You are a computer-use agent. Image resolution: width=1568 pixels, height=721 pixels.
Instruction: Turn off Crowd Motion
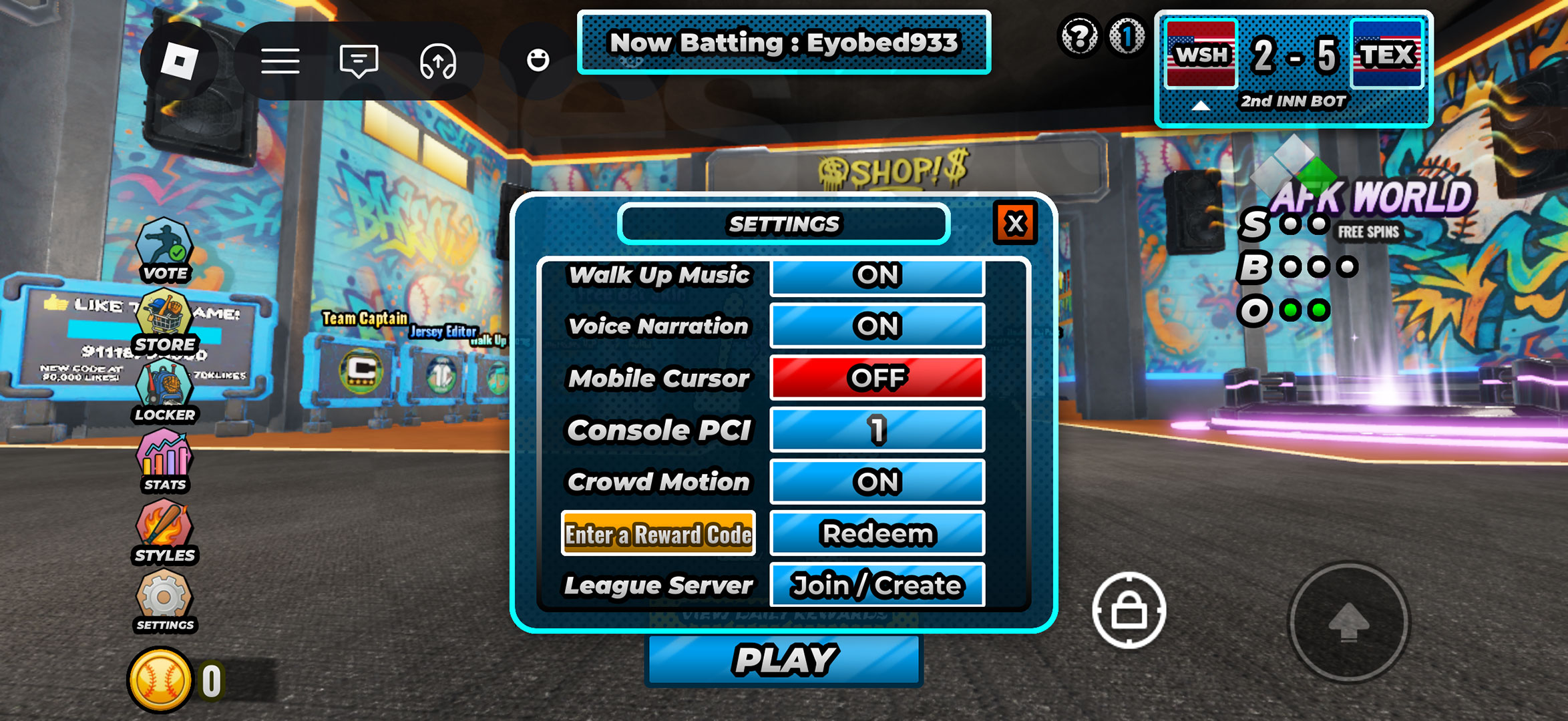click(x=877, y=482)
